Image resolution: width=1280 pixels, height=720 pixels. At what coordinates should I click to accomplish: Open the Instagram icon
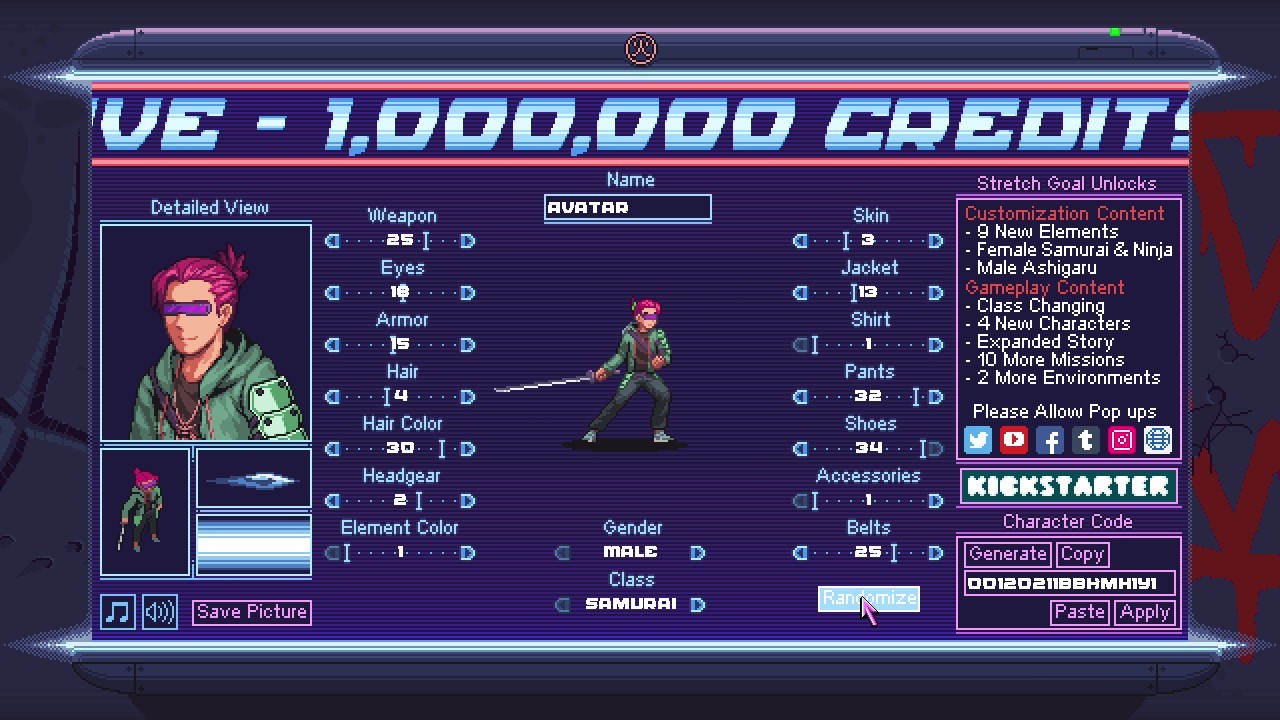[x=1121, y=440]
